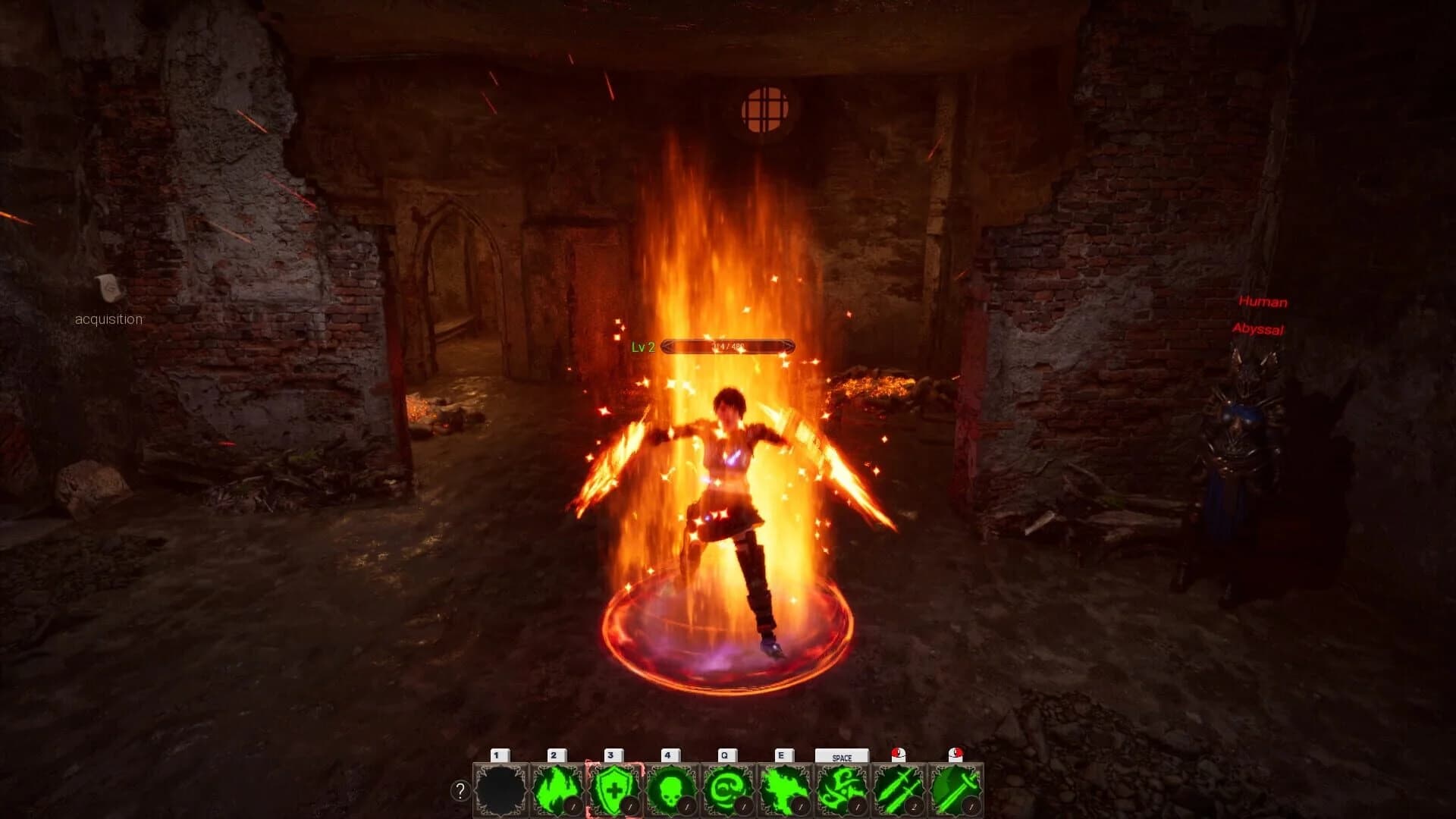Click the acquisition notification text
Image resolution: width=1456 pixels, height=819 pixels.
point(107,318)
